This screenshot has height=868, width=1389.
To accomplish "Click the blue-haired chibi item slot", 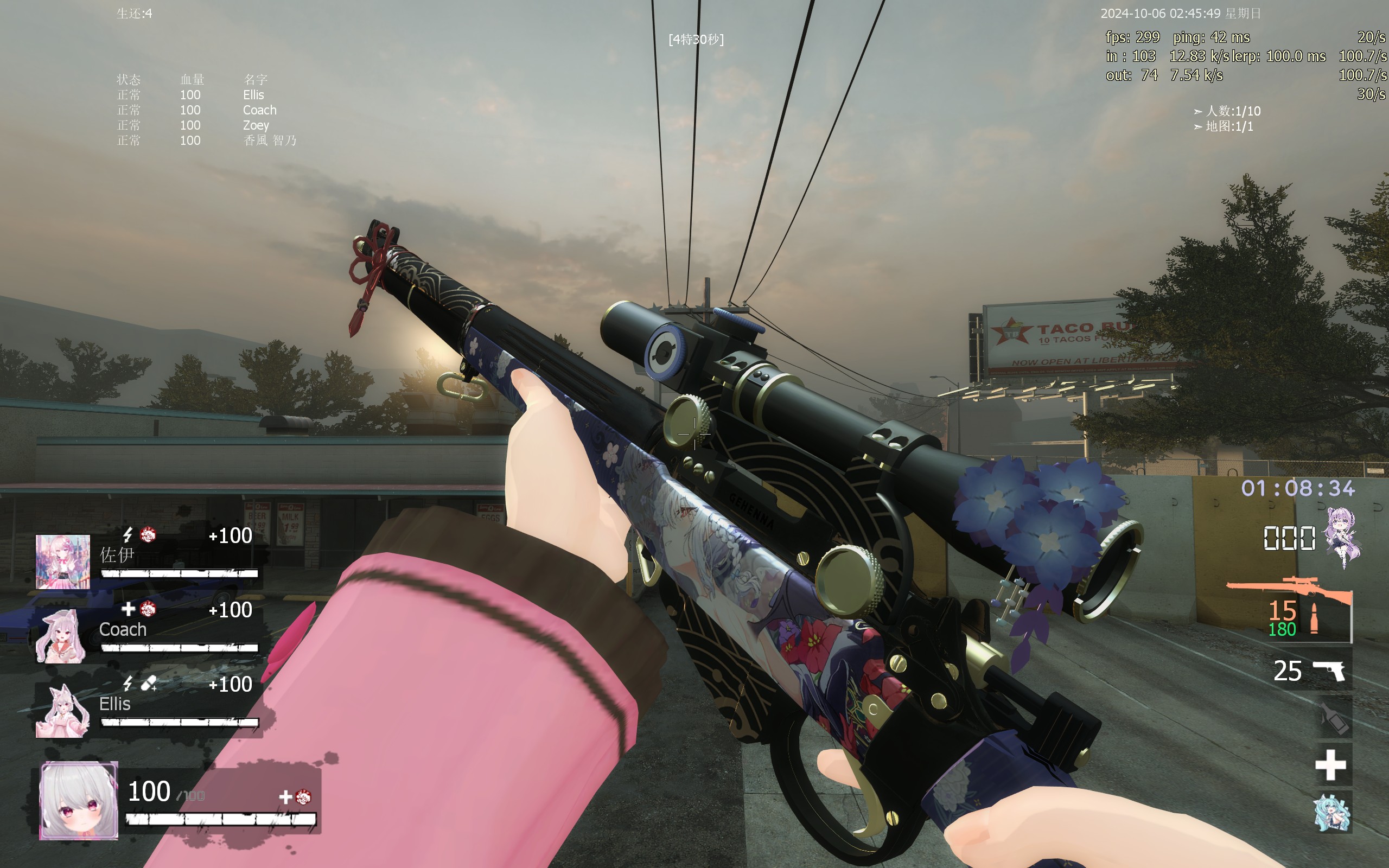I will (1331, 812).
